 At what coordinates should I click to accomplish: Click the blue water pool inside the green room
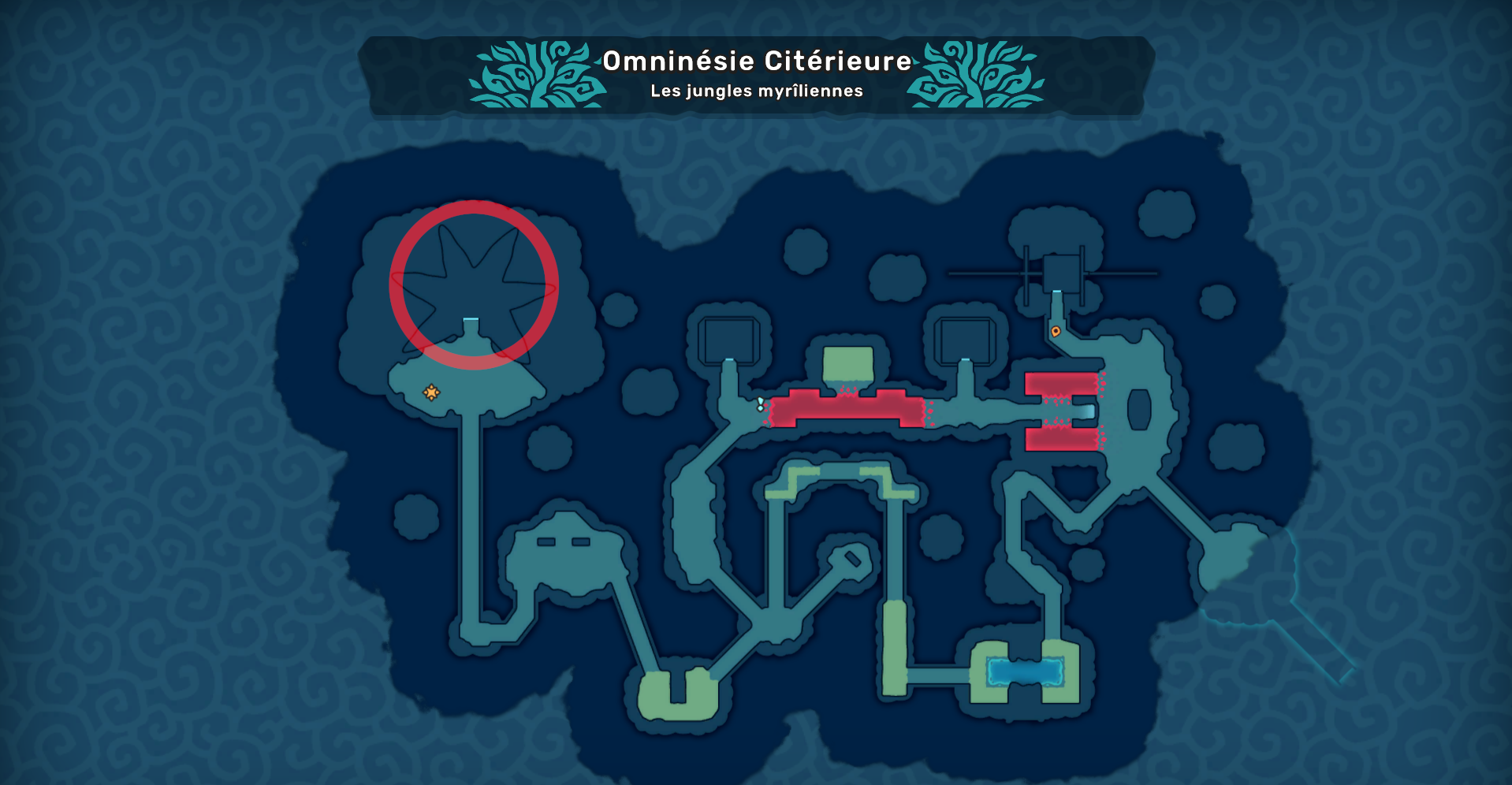click(x=1022, y=672)
